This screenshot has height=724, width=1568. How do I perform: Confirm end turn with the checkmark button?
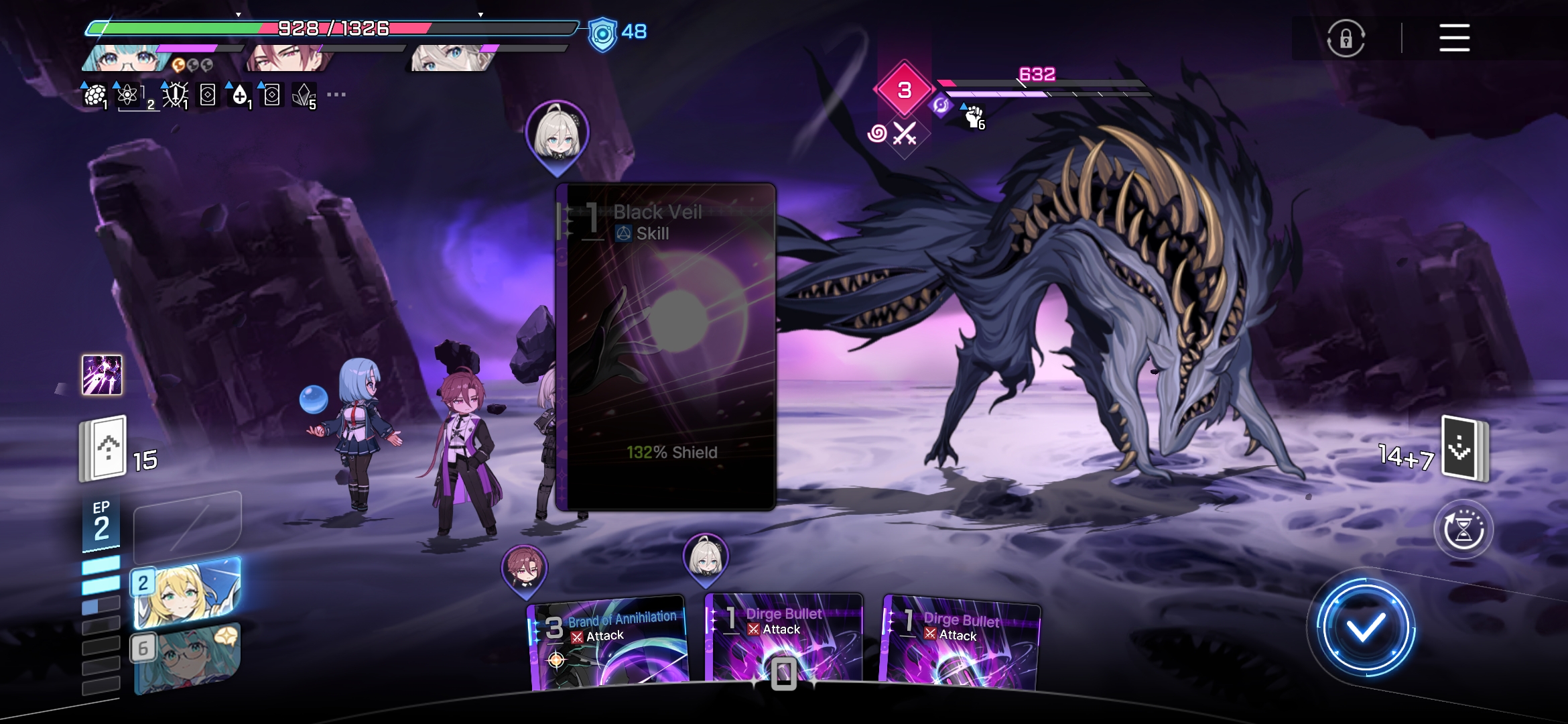[1366, 628]
